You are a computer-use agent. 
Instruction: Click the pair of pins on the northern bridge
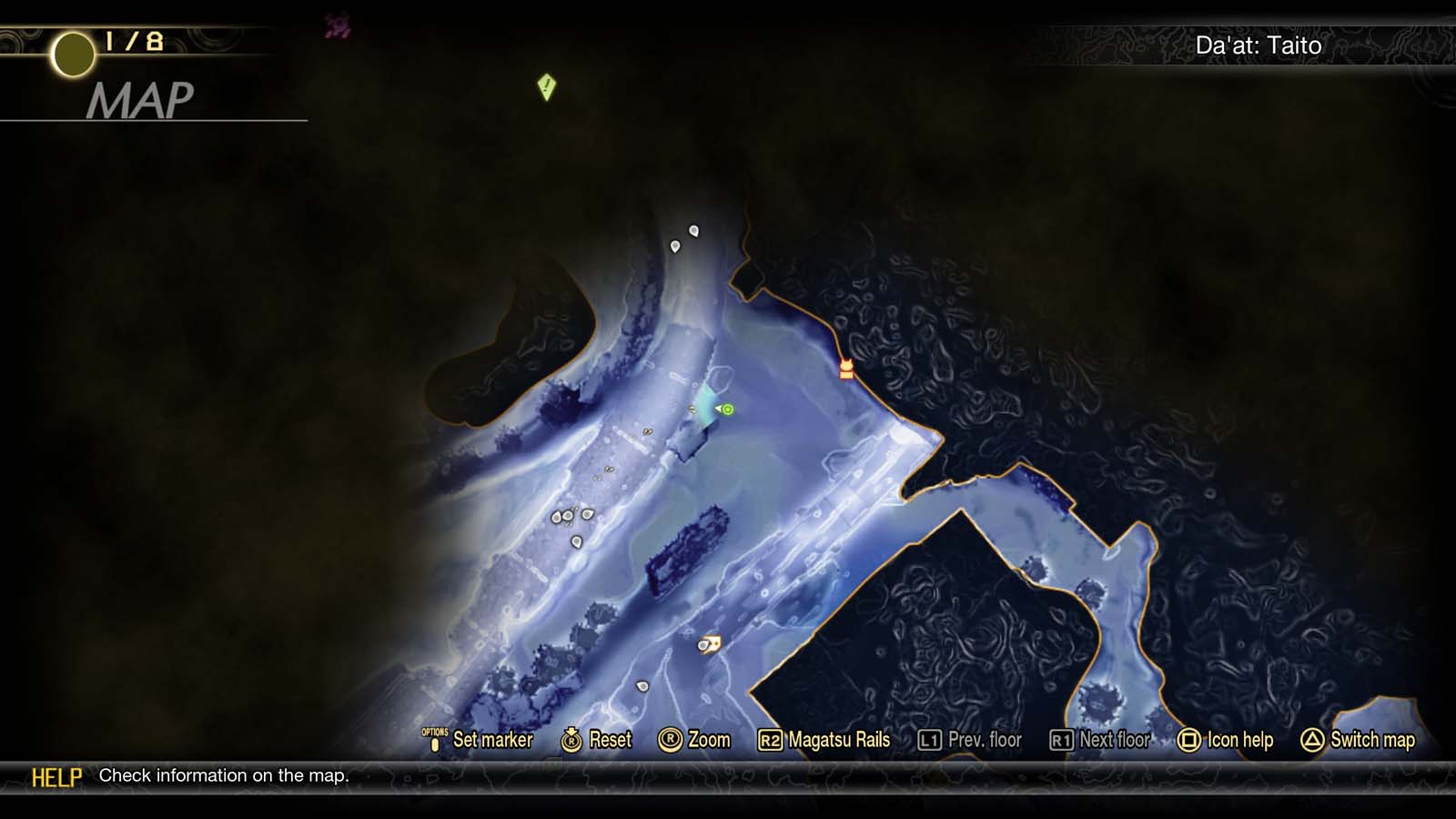(684, 238)
